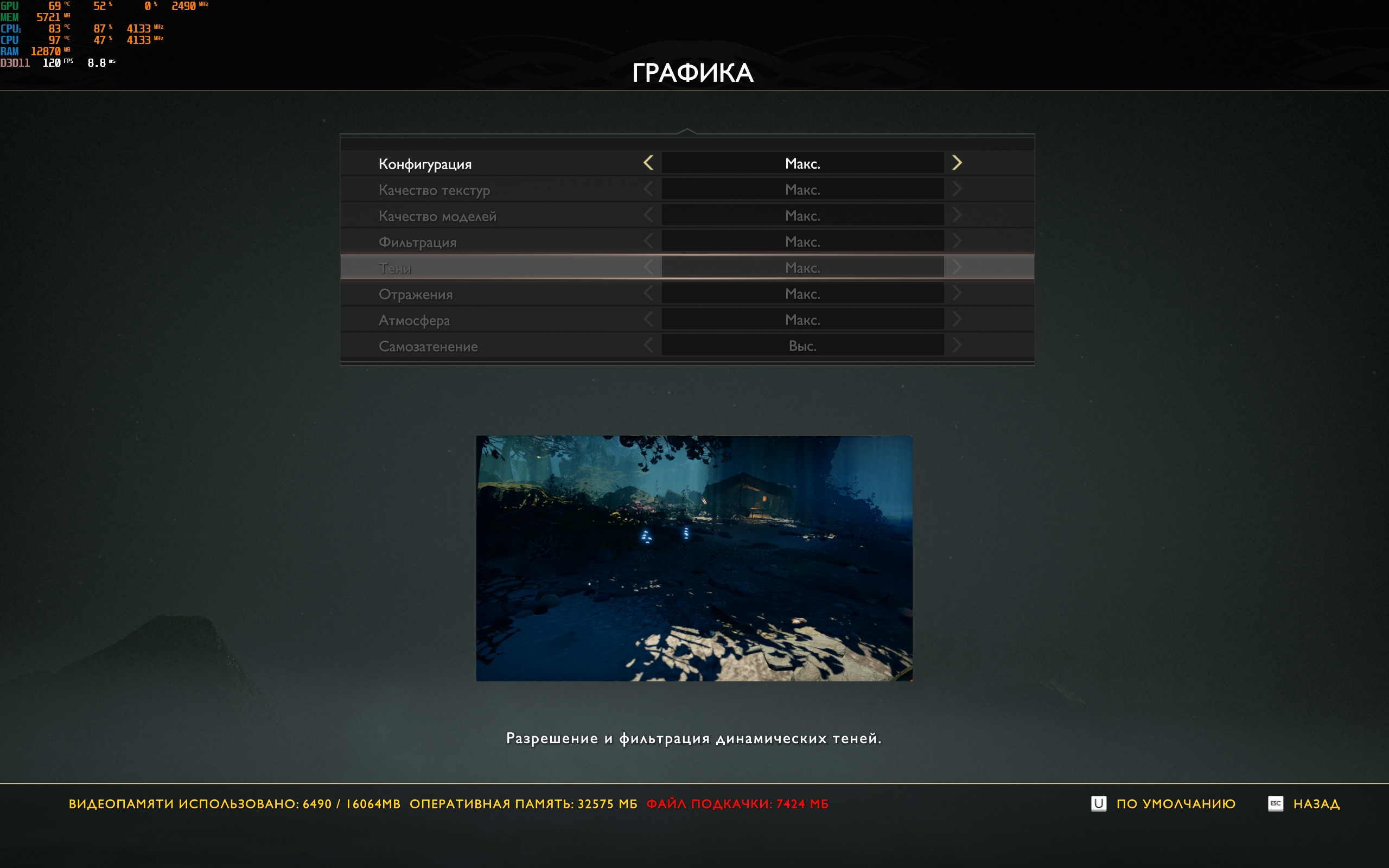Viewport: 1389px width, 868px height.
Task: Lower Качество текстур with its left arrow
Action: click(648, 189)
